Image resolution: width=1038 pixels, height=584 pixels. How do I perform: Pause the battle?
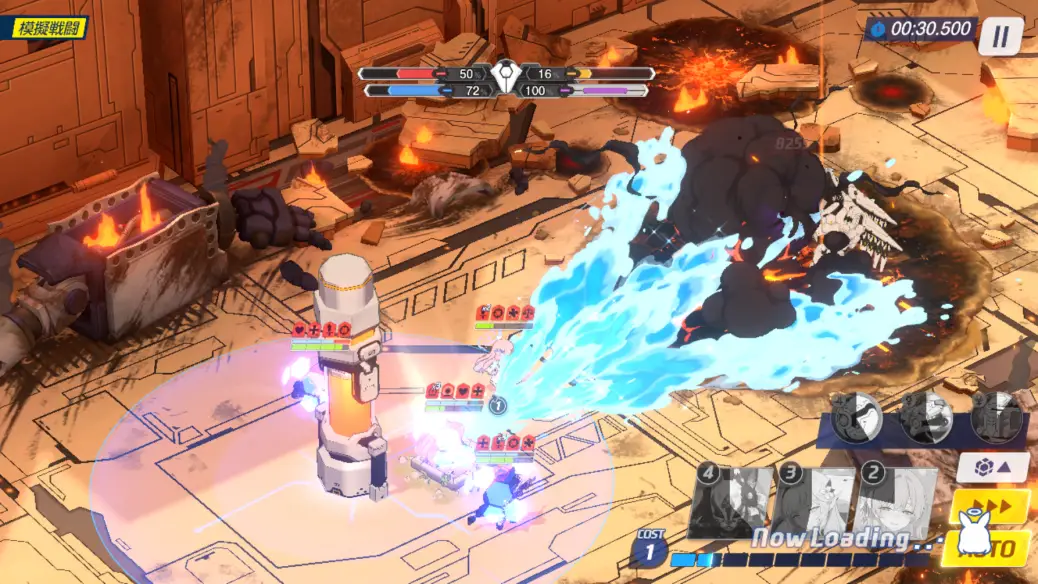(1000, 37)
